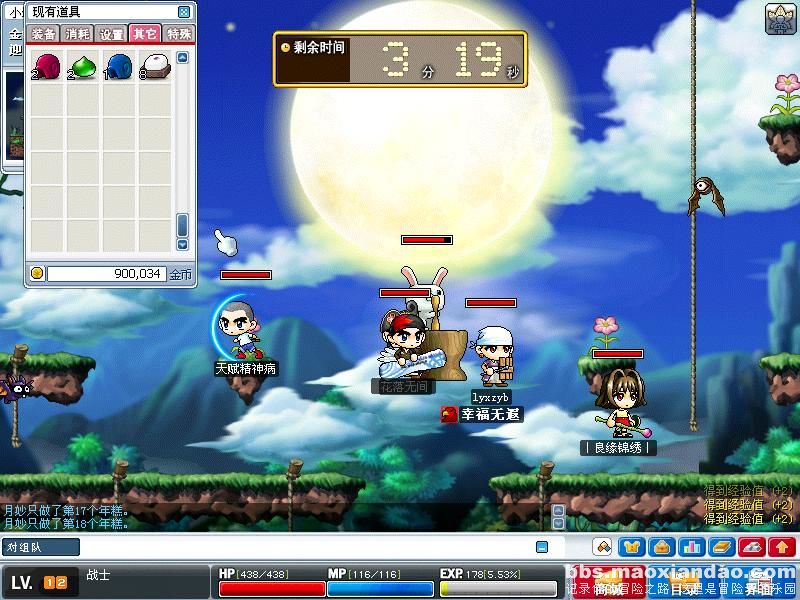The height and width of the screenshot is (600, 800).
Task: Click the inventory scroll-down arrow
Action: pyautogui.click(x=182, y=244)
